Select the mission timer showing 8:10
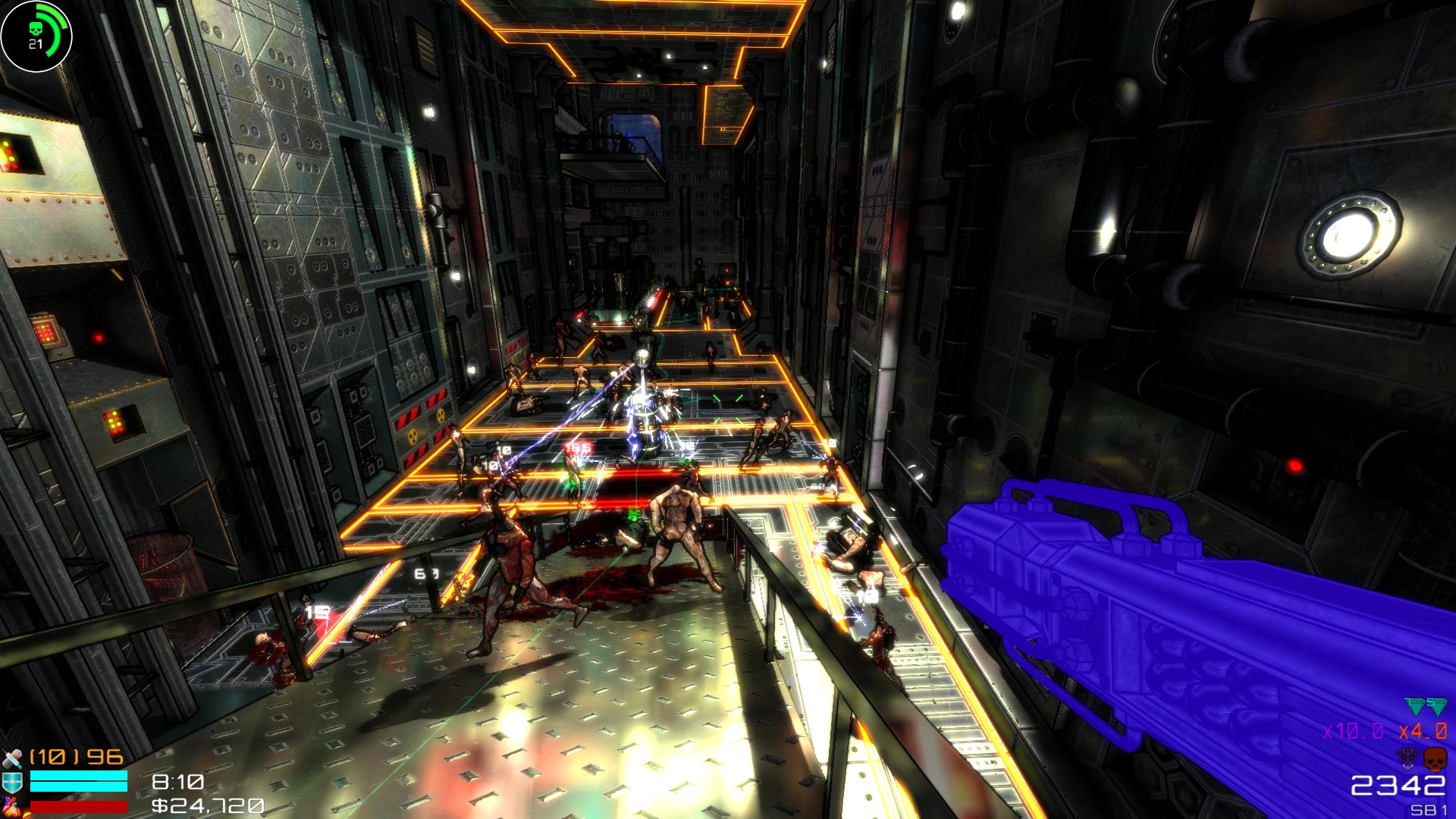The height and width of the screenshot is (819, 1456). (x=177, y=782)
